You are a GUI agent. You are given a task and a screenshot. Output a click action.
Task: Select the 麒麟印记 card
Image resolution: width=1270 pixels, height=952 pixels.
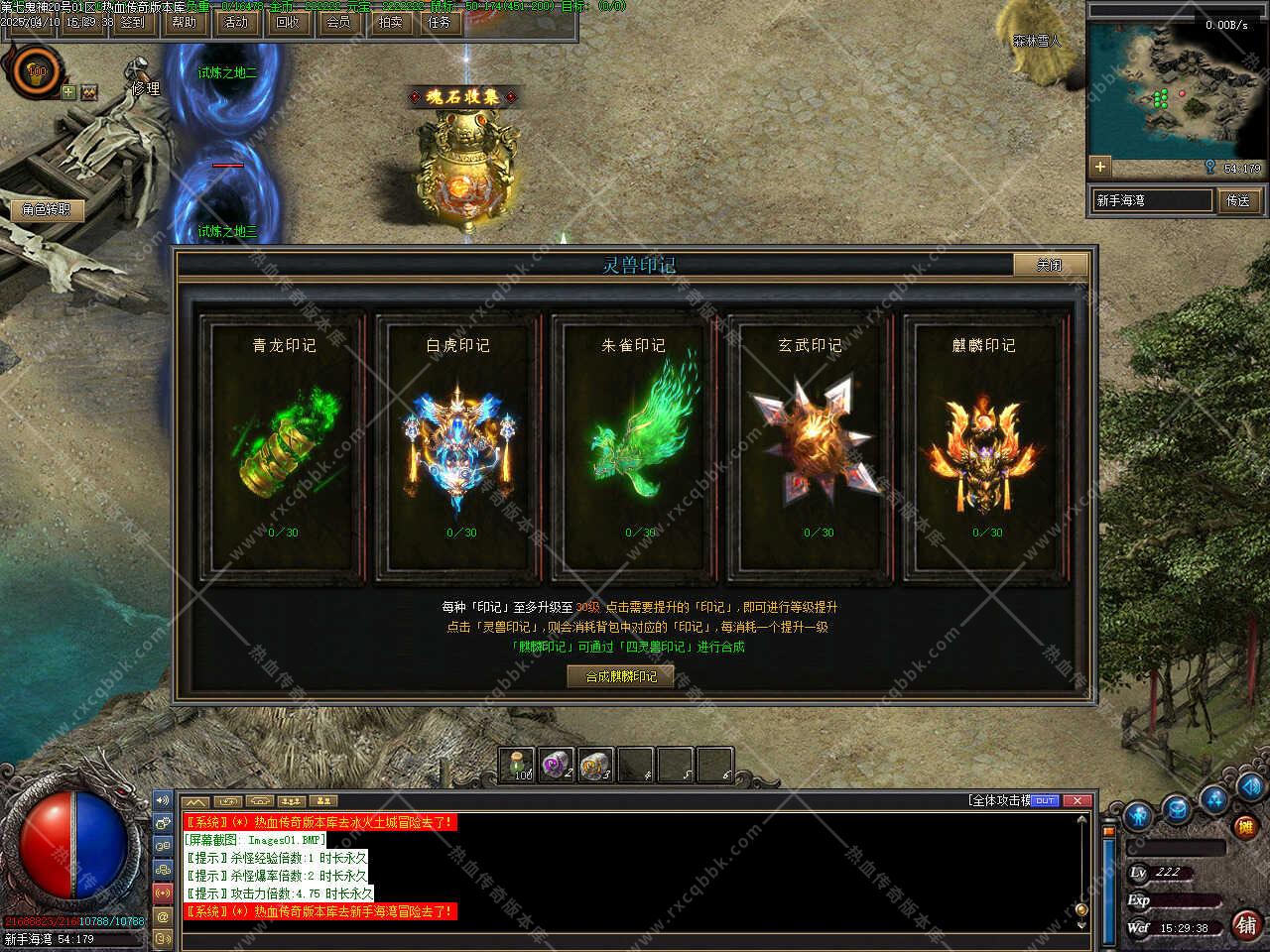[x=984, y=444]
